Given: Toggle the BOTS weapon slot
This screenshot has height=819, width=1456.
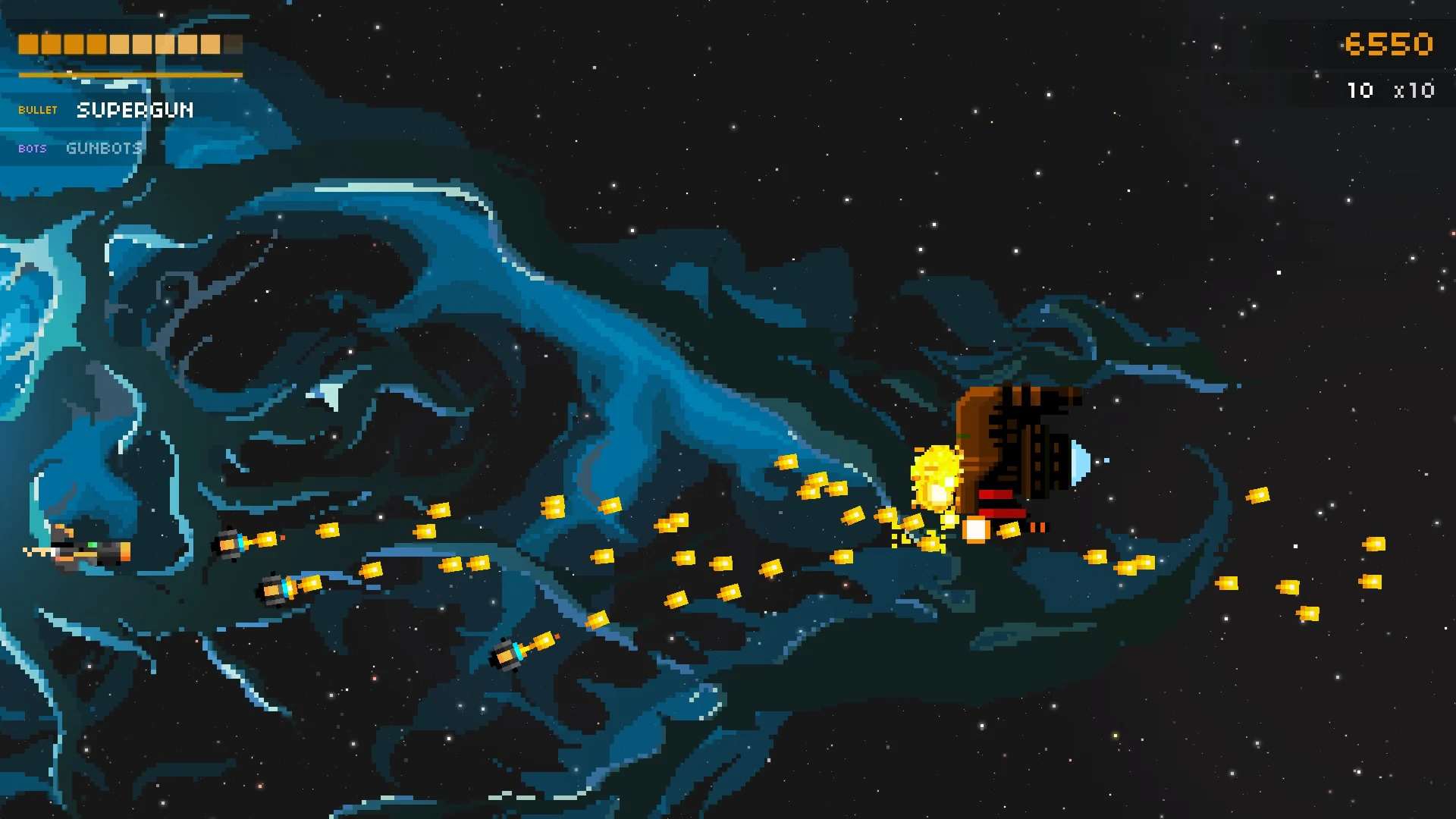Looking at the screenshot, I should (x=32, y=149).
